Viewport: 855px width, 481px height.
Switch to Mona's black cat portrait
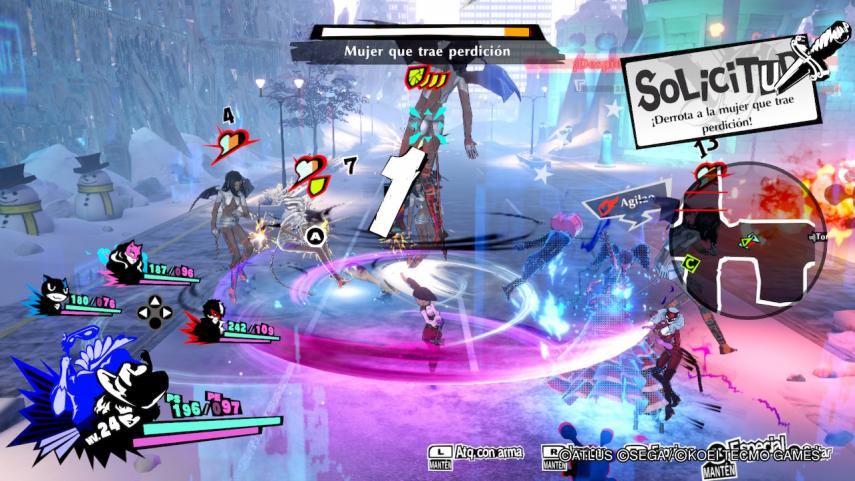point(52,296)
